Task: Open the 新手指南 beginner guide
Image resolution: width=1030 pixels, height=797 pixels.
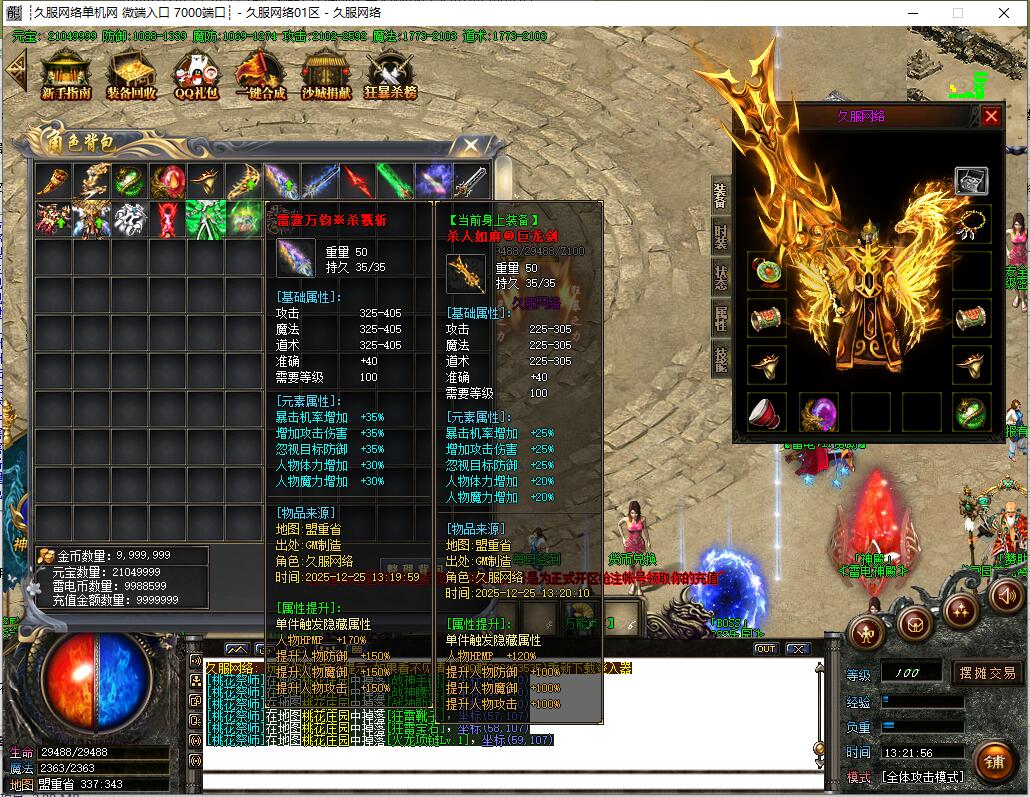Action: (x=66, y=74)
